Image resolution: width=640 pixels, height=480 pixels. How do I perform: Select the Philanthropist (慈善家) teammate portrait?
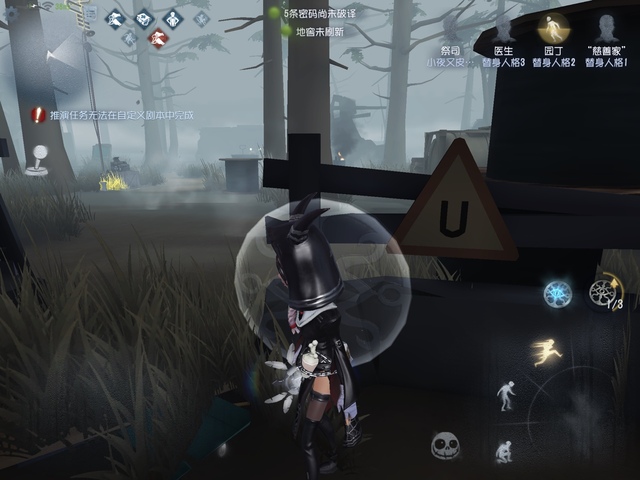(x=603, y=28)
